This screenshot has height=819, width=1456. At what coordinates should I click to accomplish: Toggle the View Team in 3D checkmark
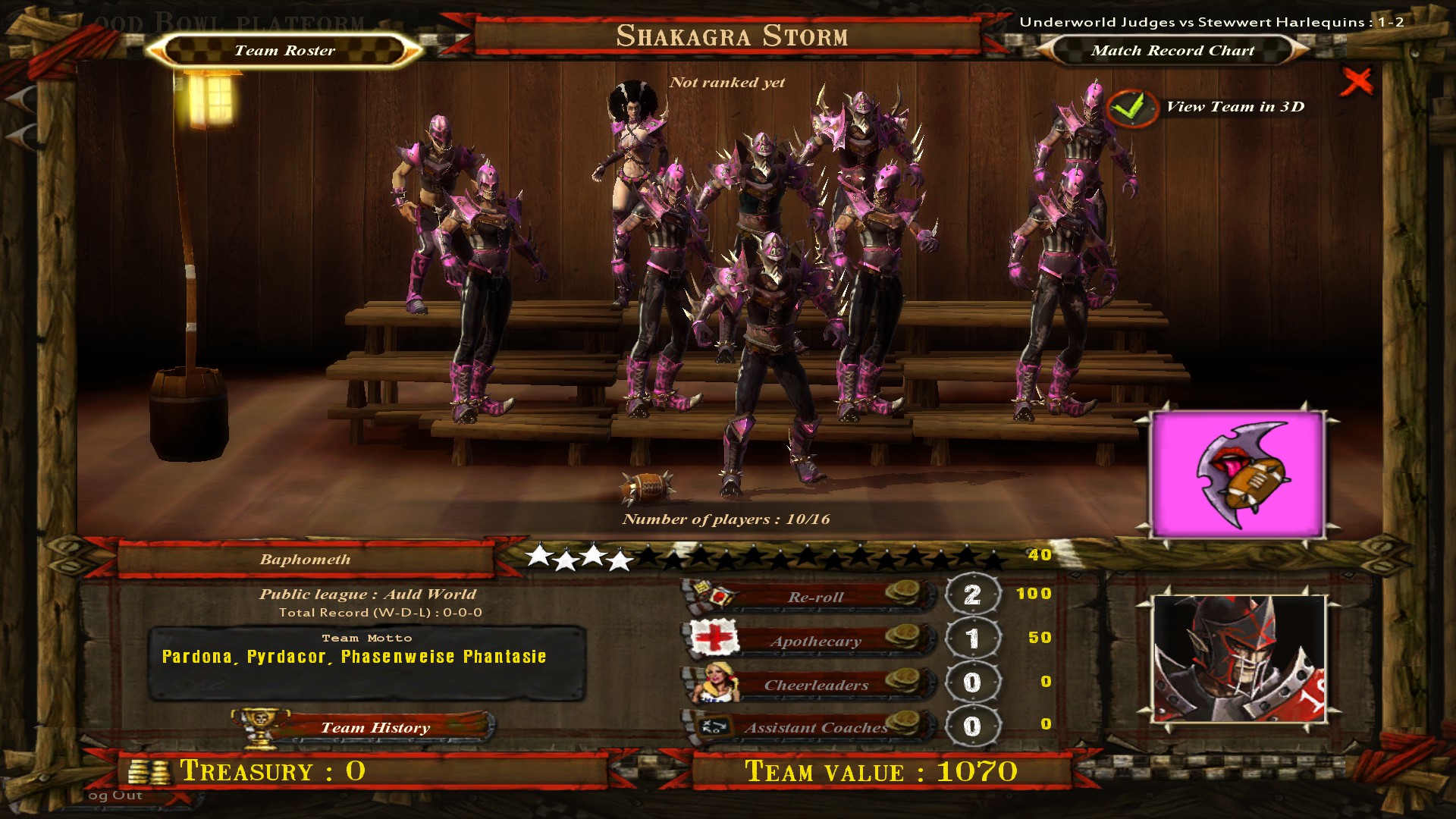click(x=1131, y=108)
